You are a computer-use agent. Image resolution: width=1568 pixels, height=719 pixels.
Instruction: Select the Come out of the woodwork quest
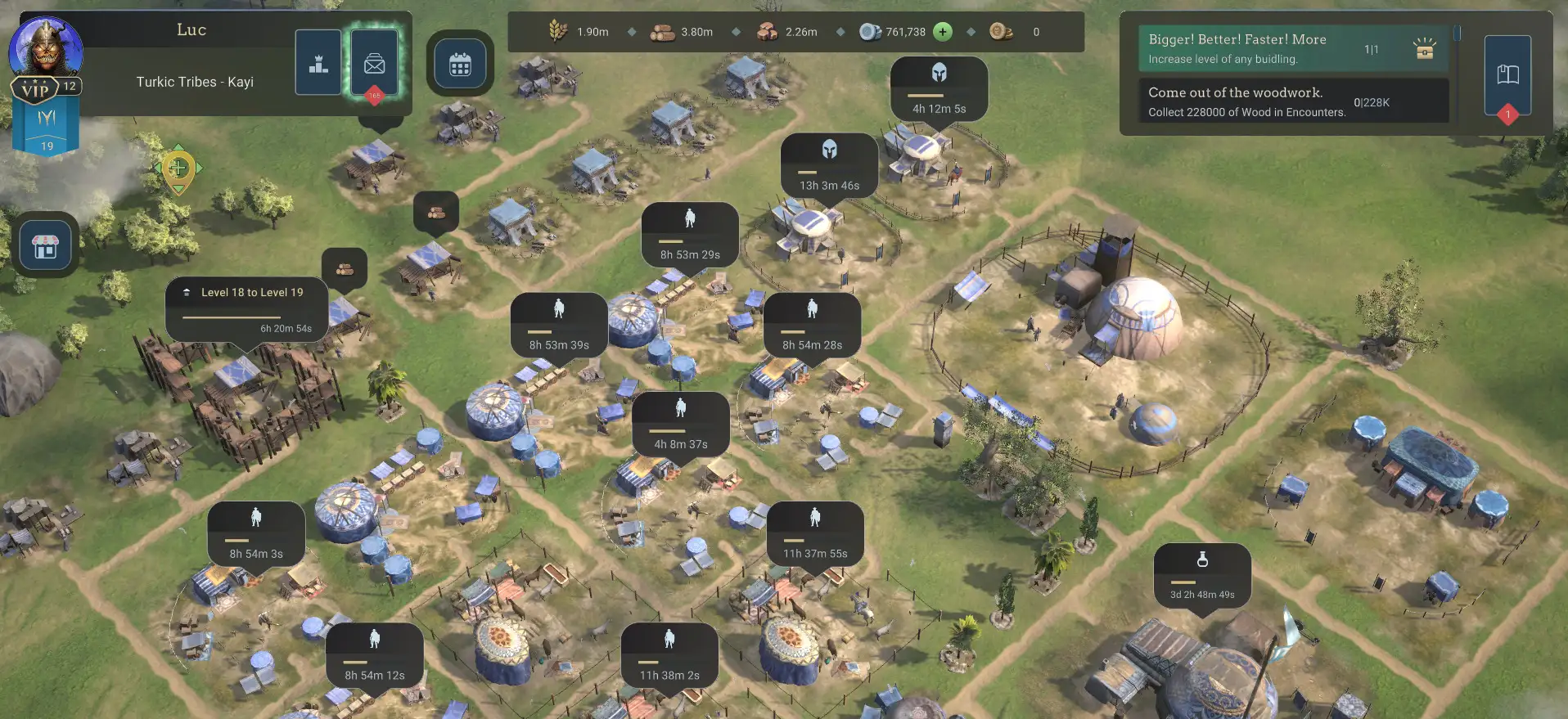1293,101
